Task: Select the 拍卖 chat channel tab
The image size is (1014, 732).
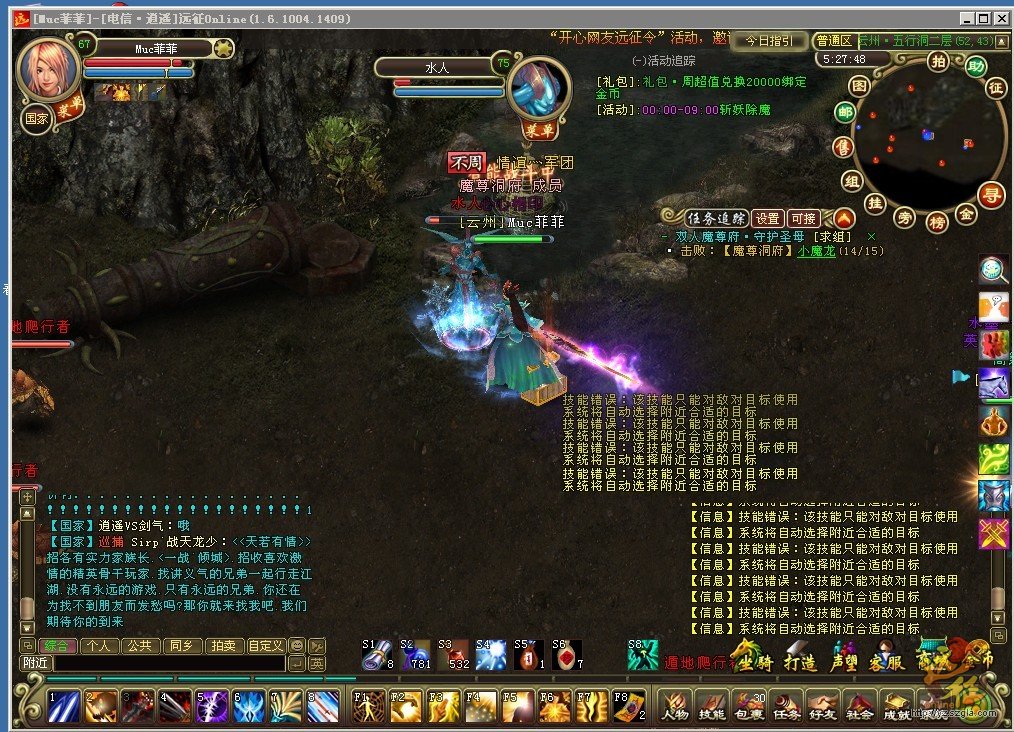Action: [222, 646]
